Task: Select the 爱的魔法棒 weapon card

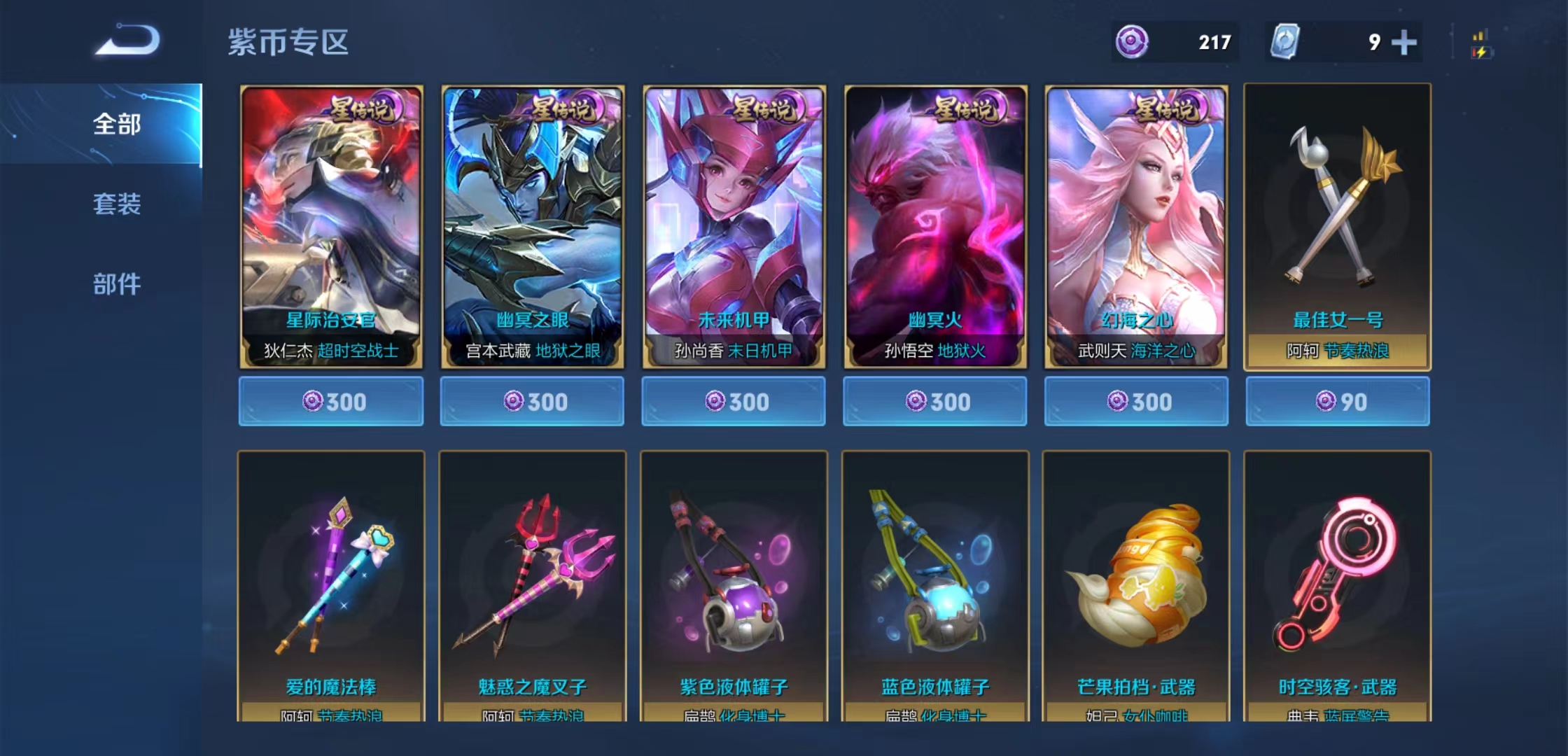Action: tap(331, 585)
